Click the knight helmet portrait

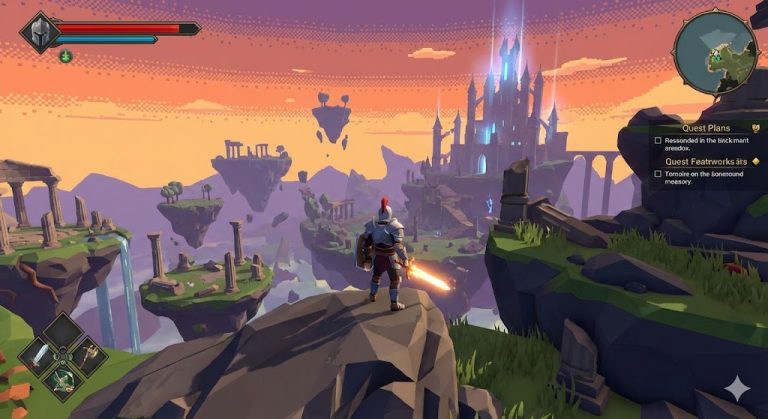[41, 32]
